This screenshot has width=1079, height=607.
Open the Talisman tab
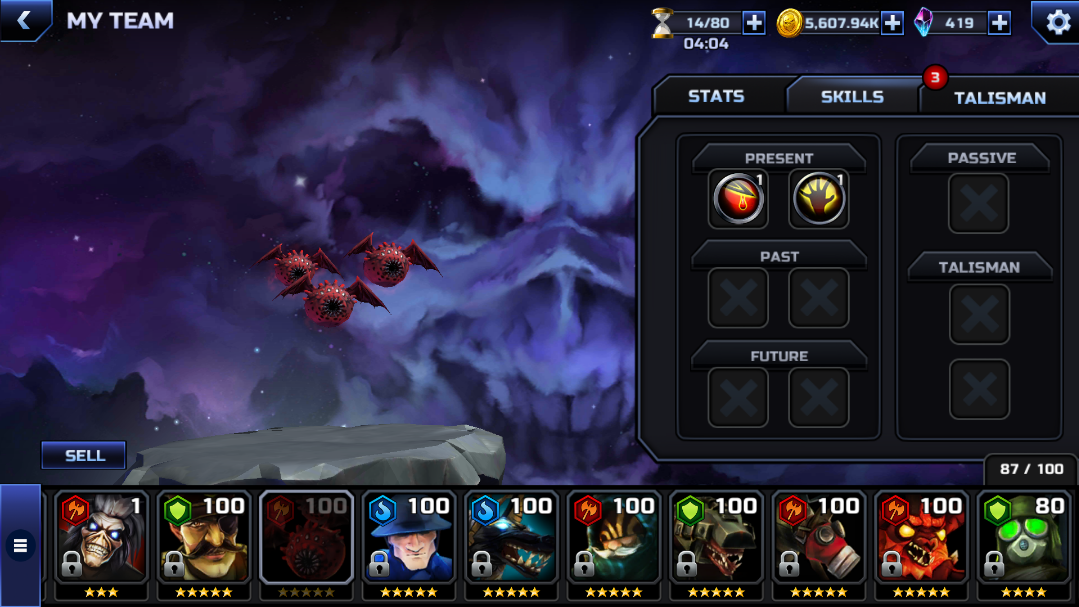click(999, 97)
